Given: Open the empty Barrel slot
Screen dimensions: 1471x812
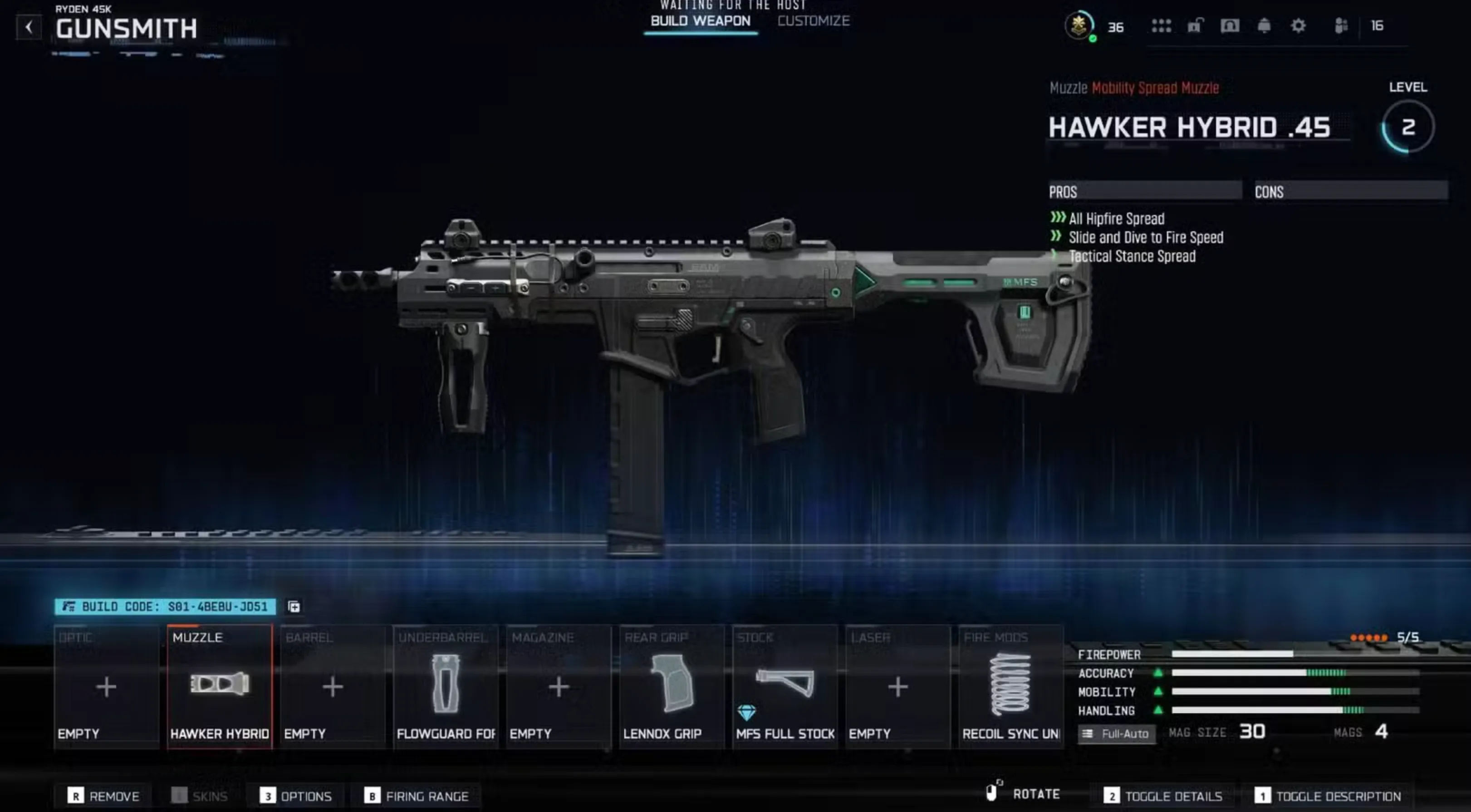Looking at the screenshot, I should coord(332,685).
